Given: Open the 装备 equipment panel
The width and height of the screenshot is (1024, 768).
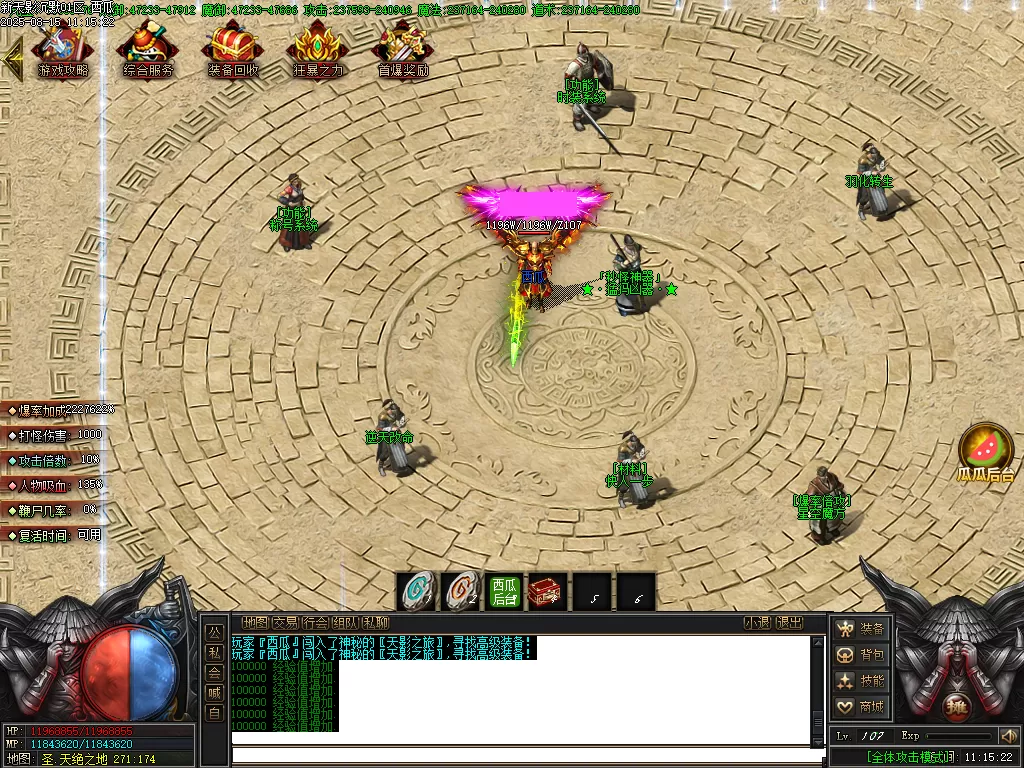Looking at the screenshot, I should [x=861, y=629].
